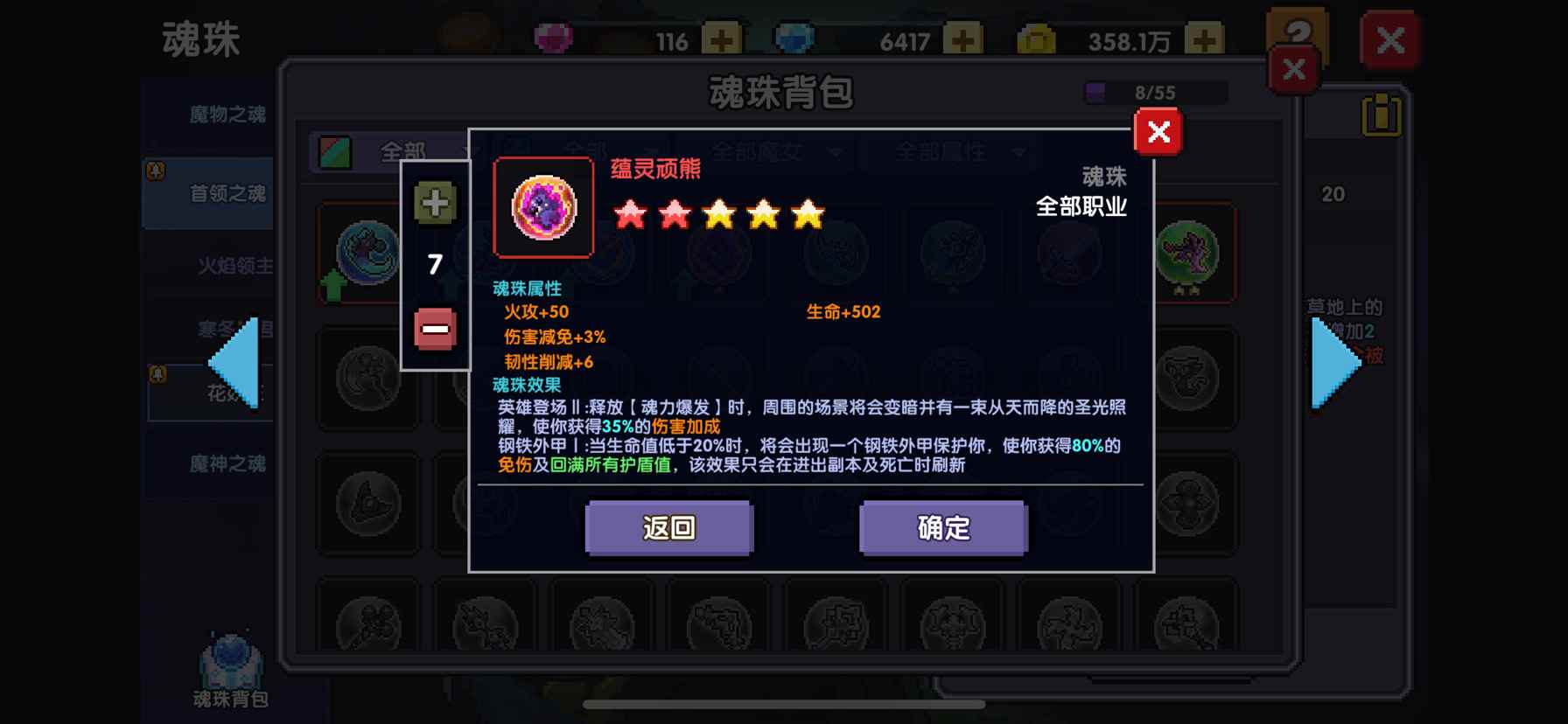Open the 全部 filter dropdown
This screenshot has height=724, width=1568.
402,151
